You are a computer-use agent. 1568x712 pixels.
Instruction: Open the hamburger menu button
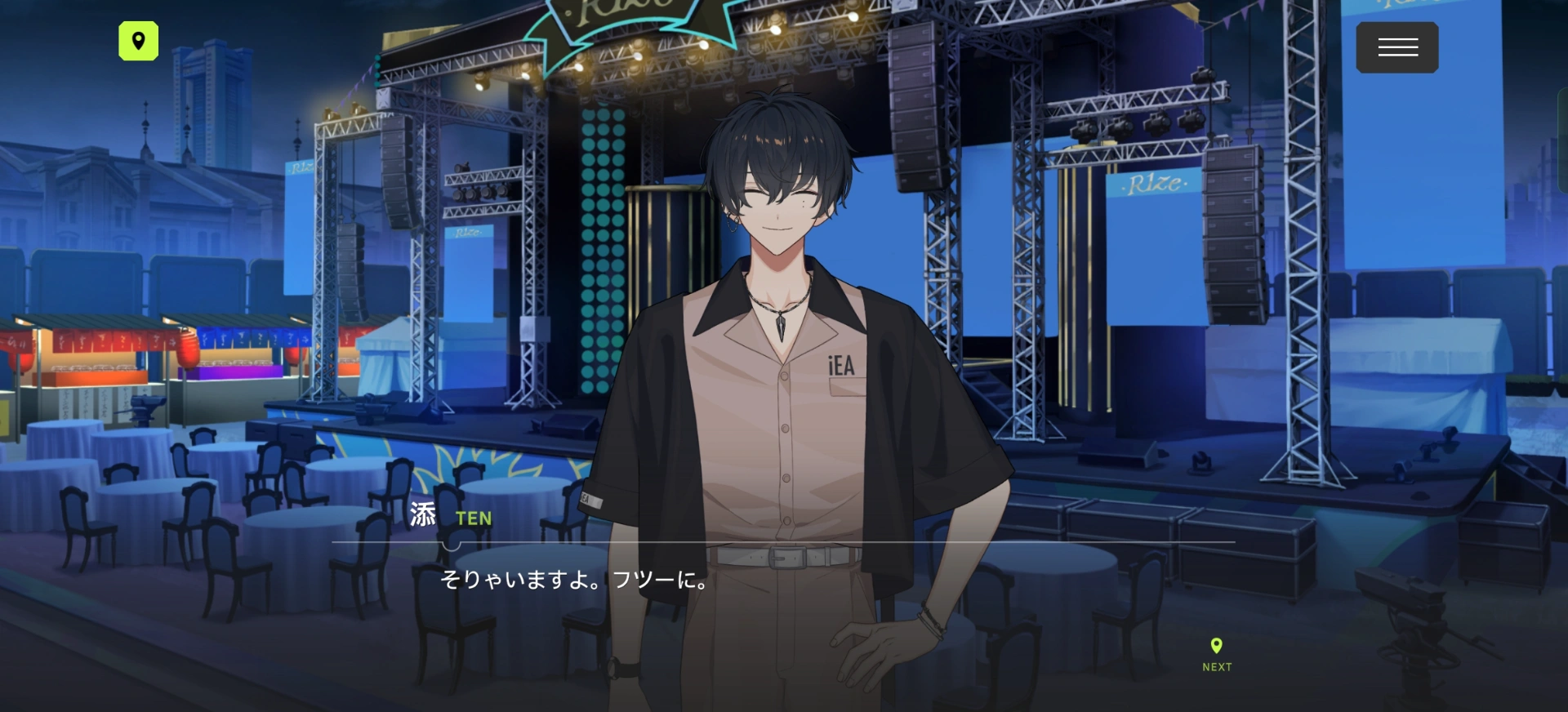coord(1396,47)
